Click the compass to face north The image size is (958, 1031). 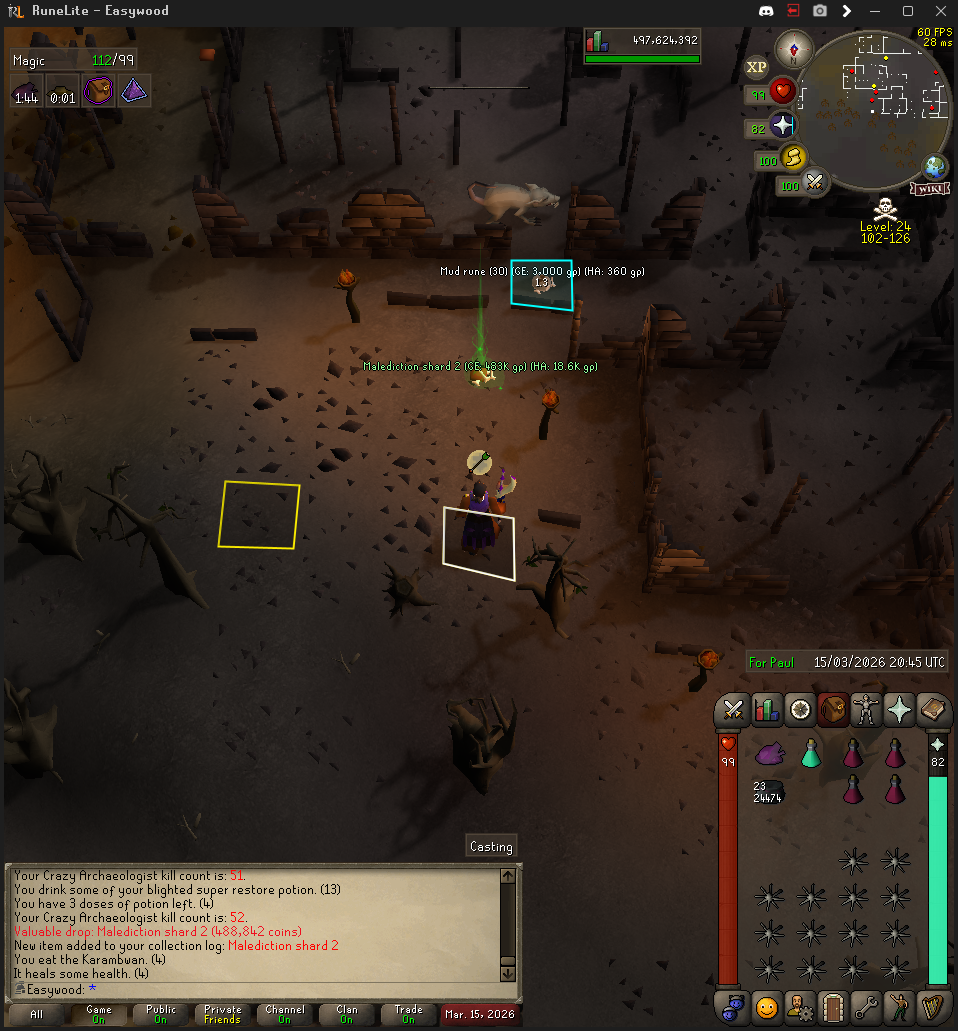coord(798,48)
